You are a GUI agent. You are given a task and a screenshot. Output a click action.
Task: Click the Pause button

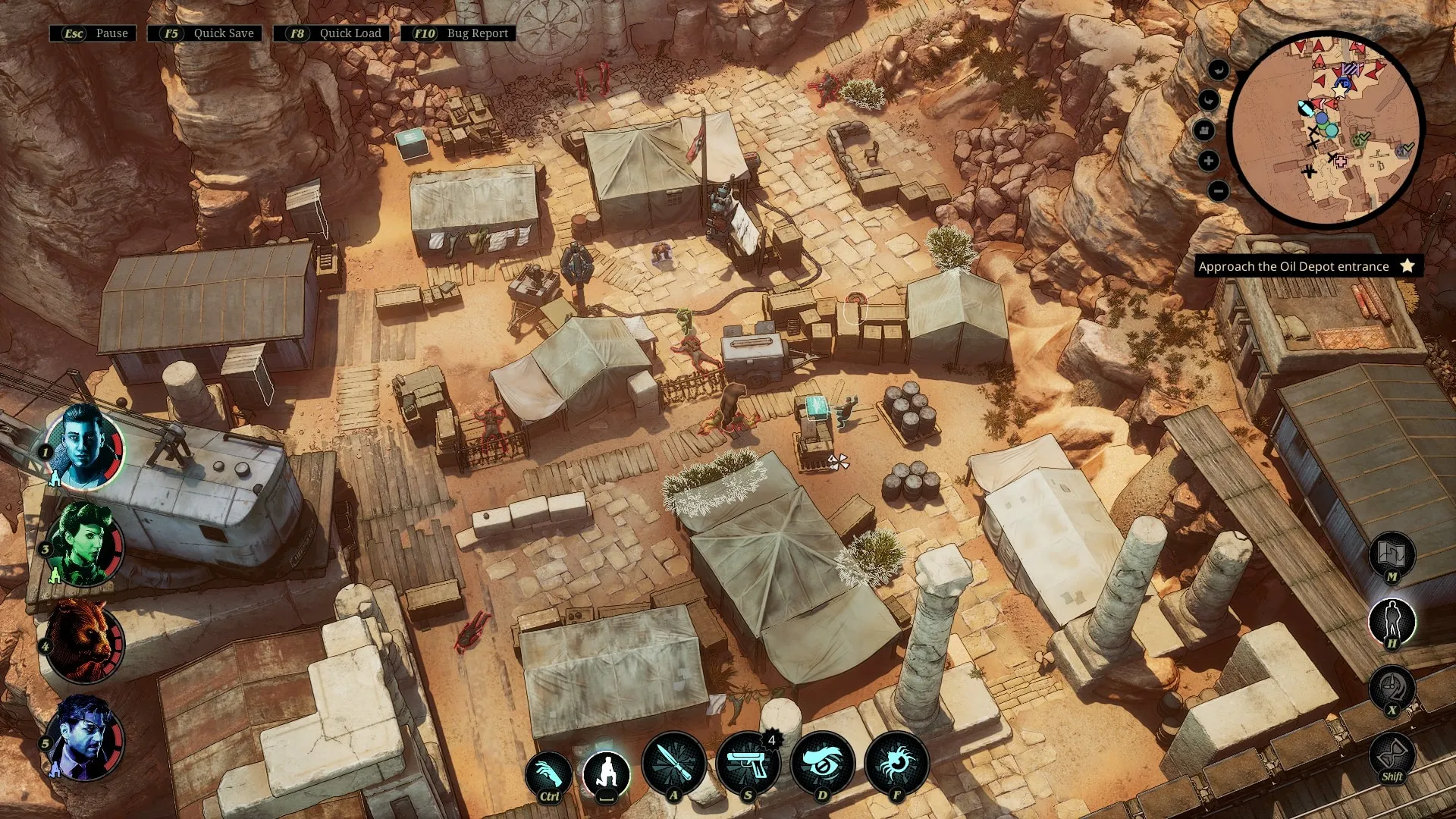(x=93, y=33)
